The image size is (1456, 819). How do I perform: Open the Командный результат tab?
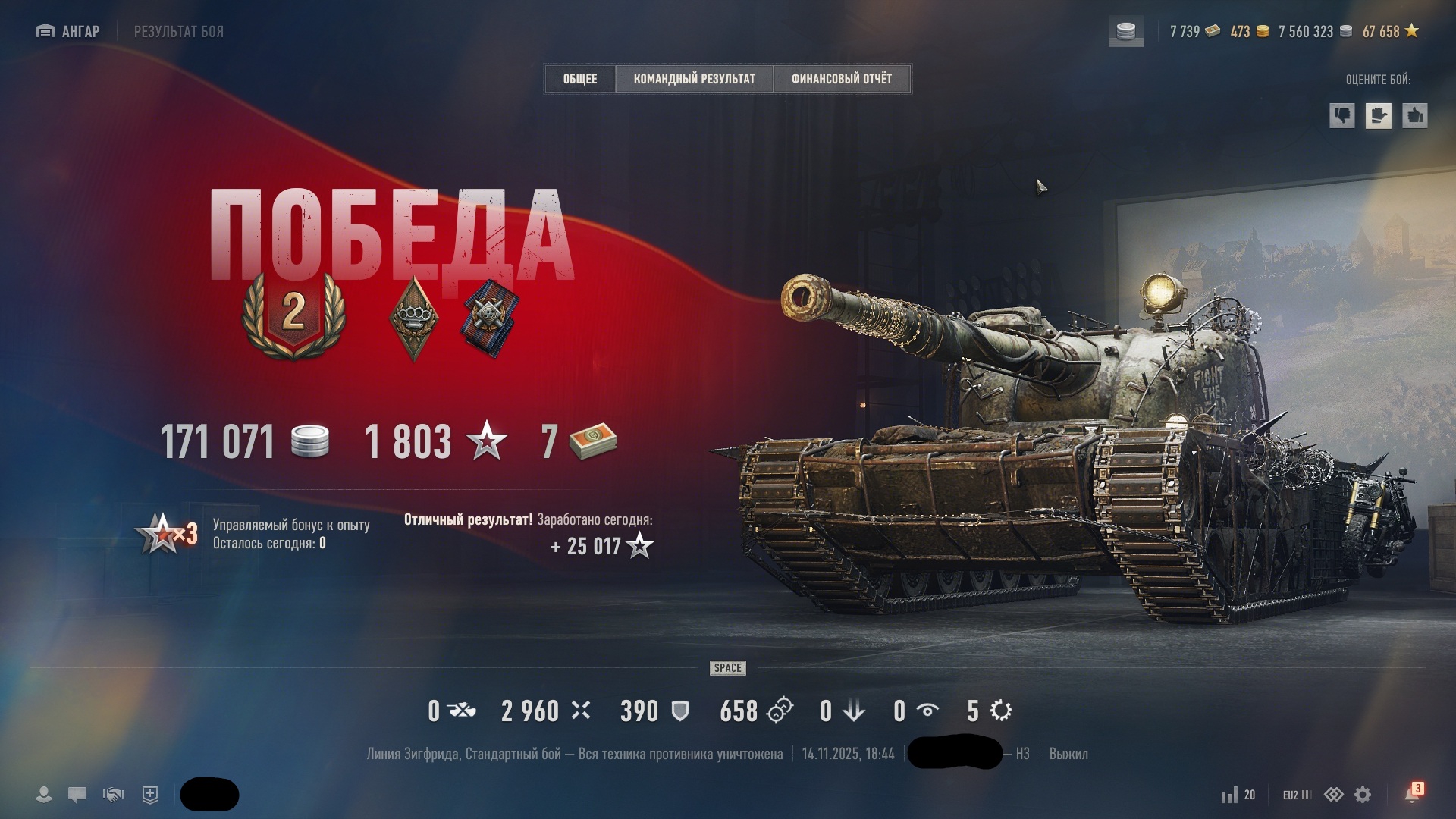click(694, 79)
